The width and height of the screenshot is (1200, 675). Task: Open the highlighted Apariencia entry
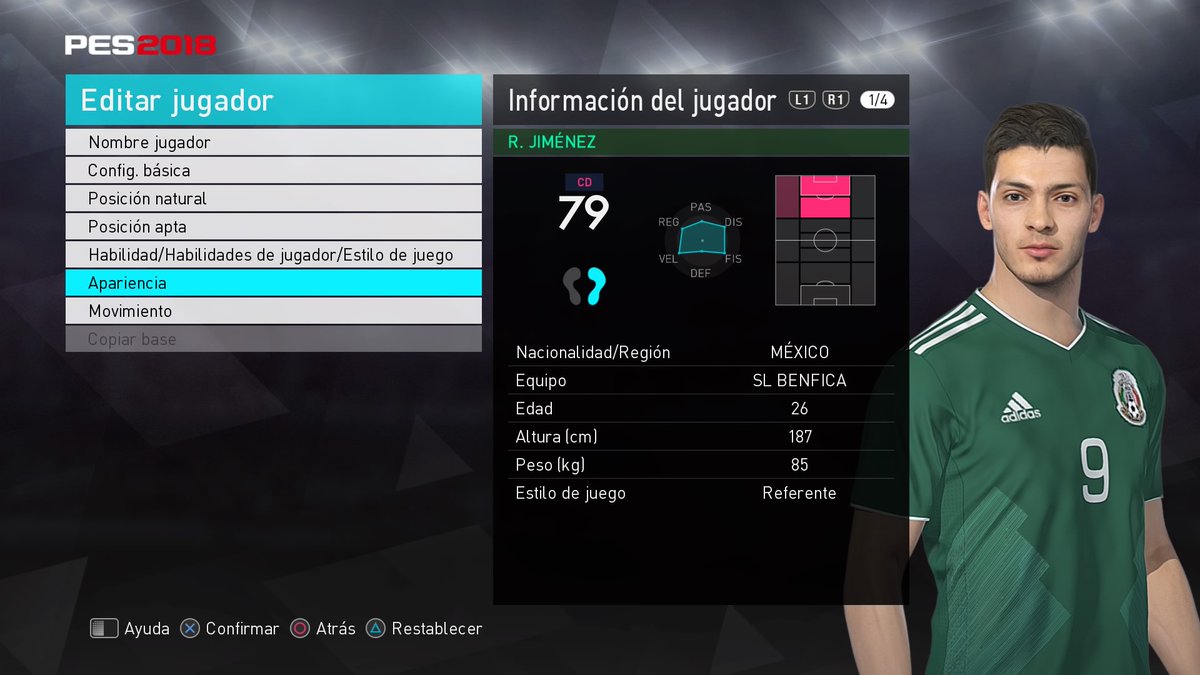pos(273,283)
